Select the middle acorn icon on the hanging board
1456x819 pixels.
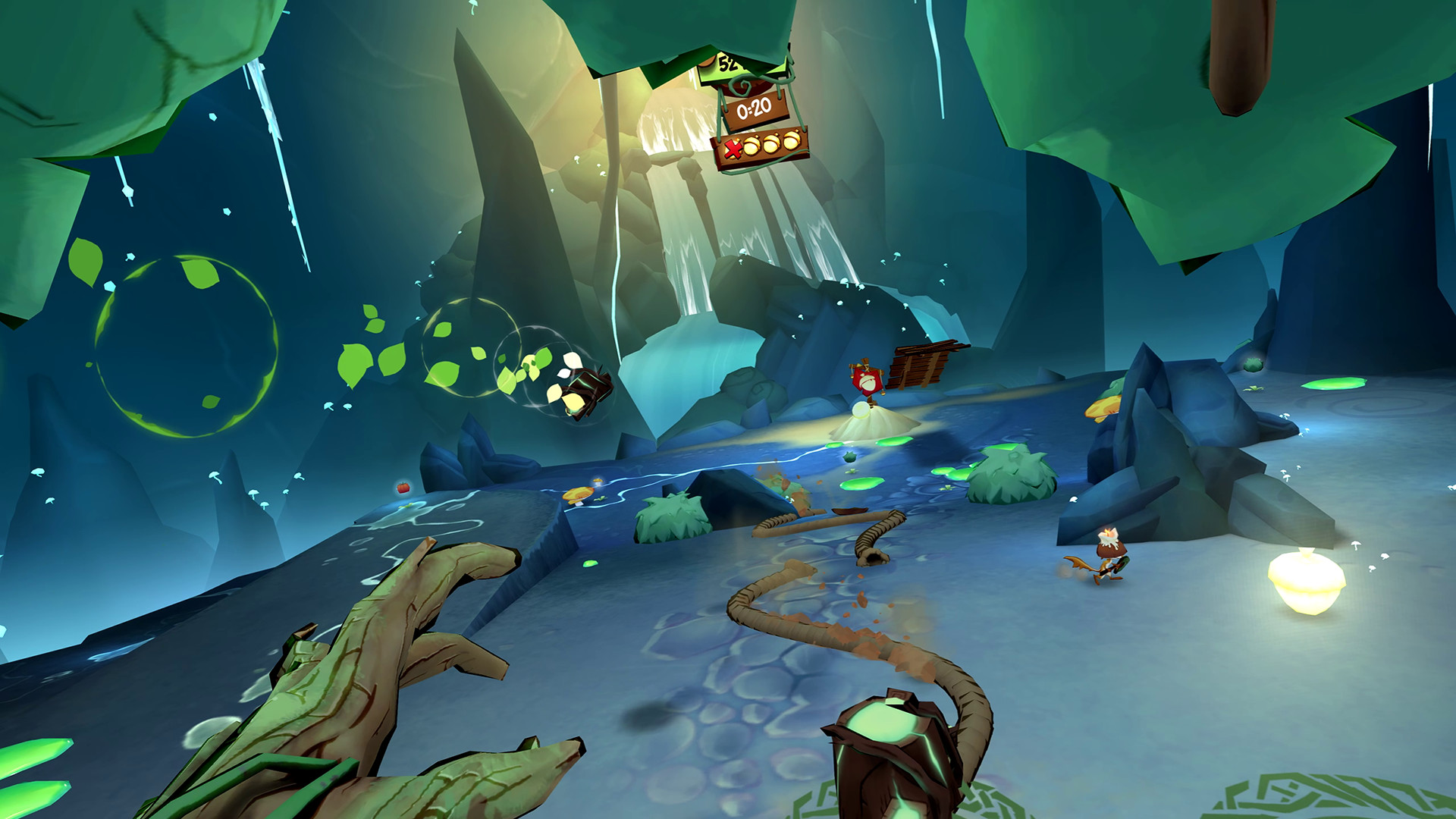tap(771, 143)
